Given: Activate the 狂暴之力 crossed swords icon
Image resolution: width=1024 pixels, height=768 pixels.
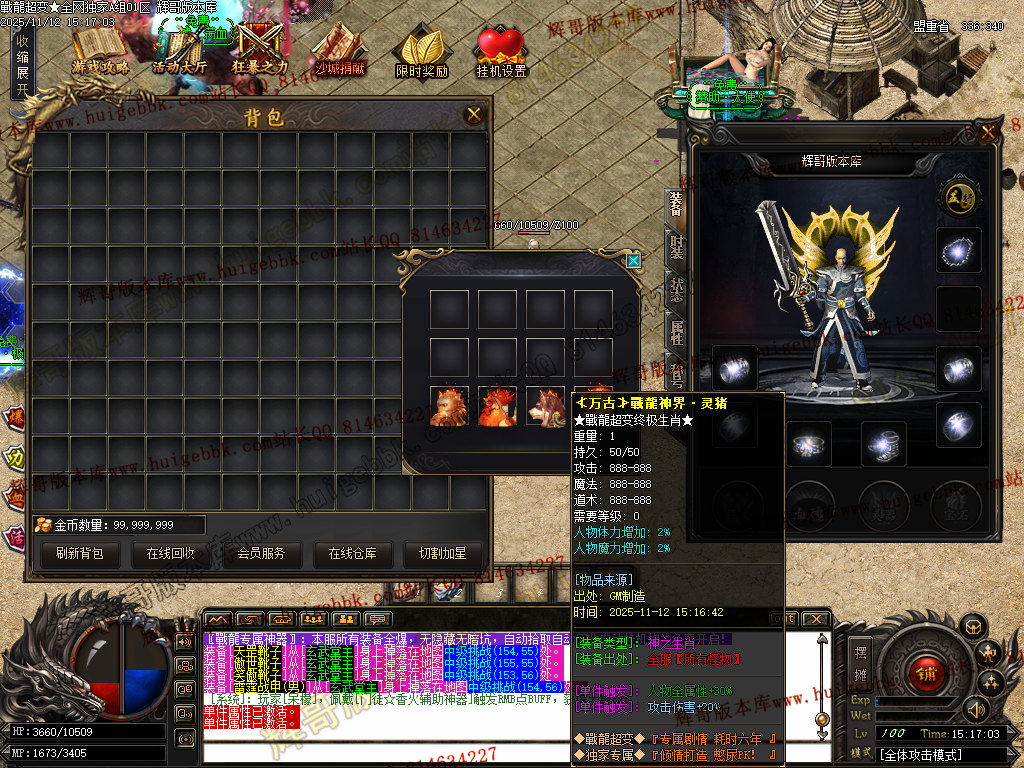Looking at the screenshot, I should (259, 48).
